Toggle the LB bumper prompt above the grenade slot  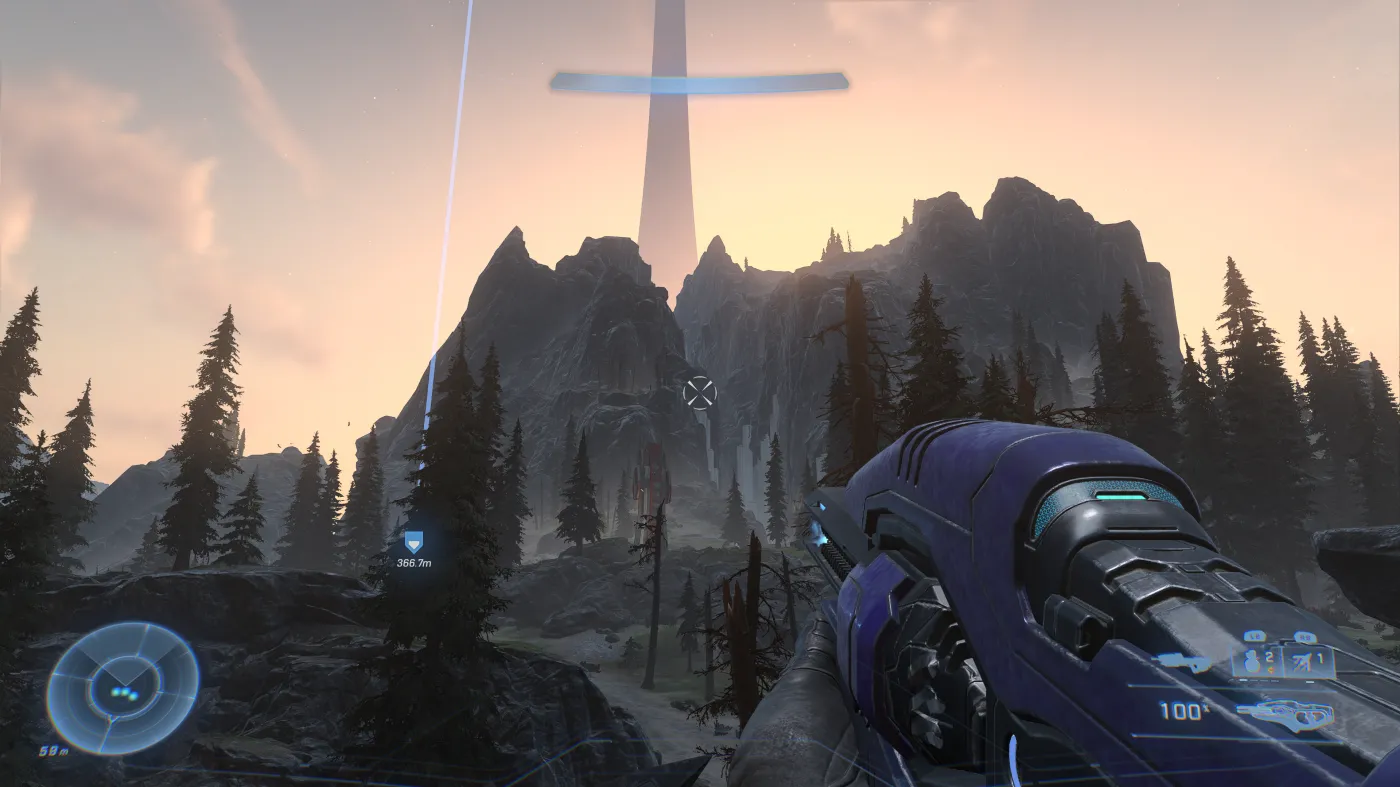tap(1255, 636)
